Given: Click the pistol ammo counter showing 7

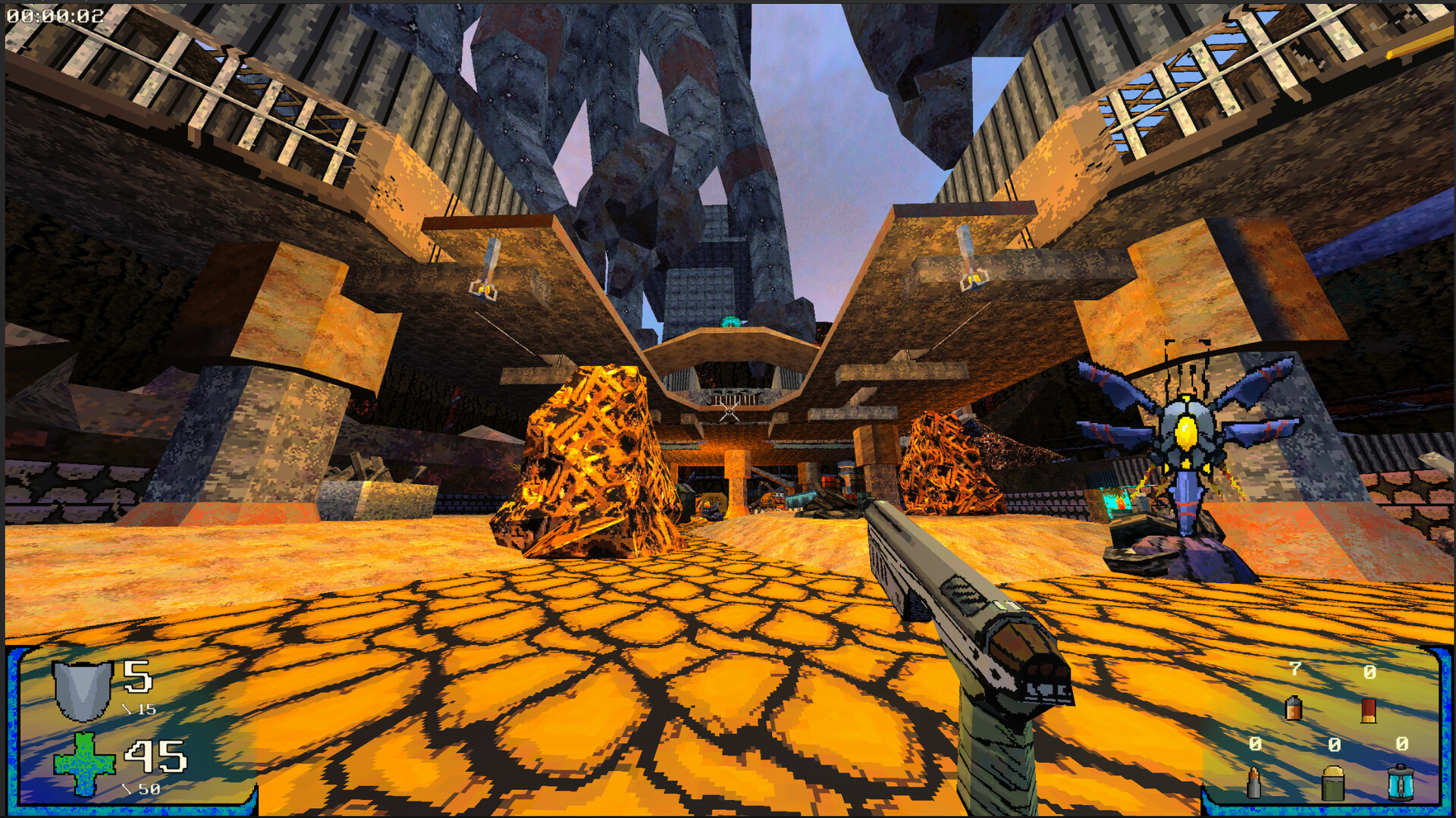Looking at the screenshot, I should pyautogui.click(x=1294, y=670).
